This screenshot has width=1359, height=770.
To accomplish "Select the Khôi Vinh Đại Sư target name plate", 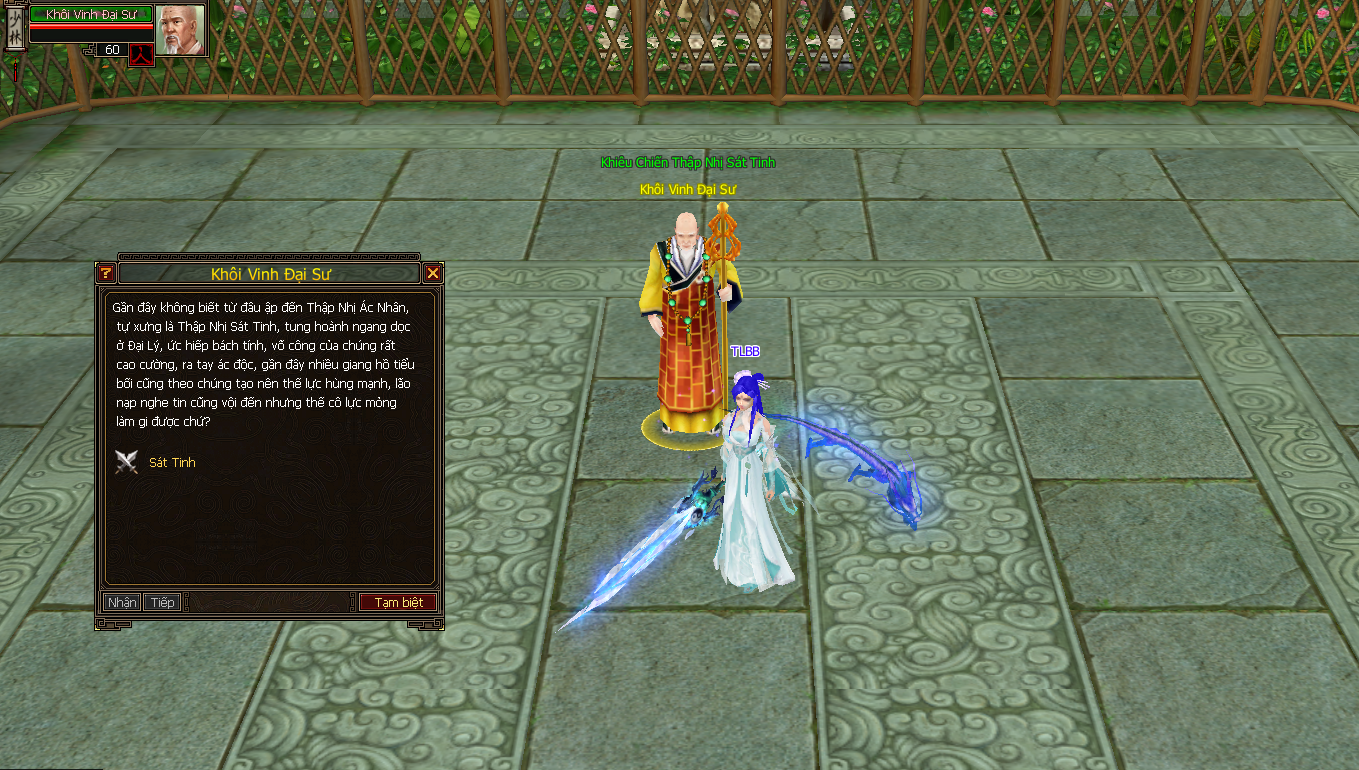I will coord(91,14).
